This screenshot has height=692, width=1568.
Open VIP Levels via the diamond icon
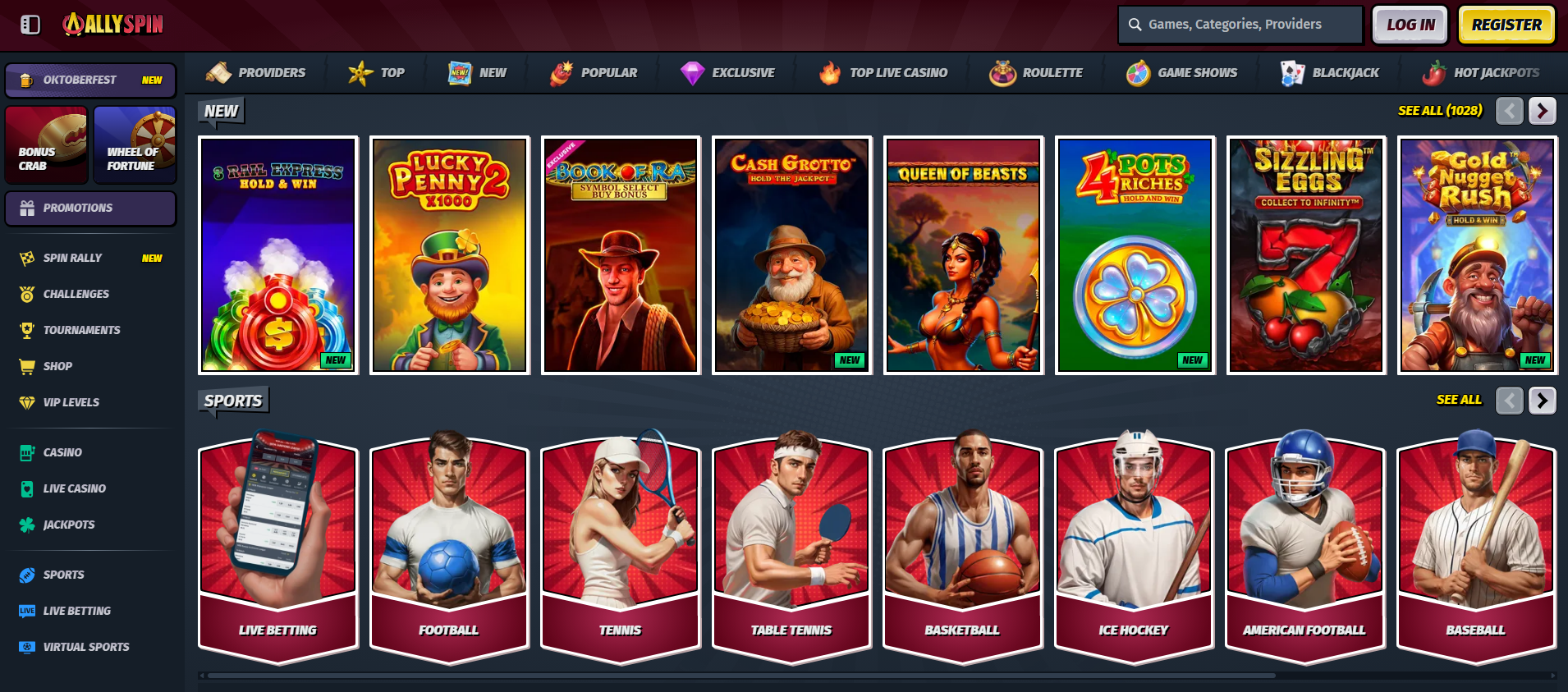click(25, 402)
